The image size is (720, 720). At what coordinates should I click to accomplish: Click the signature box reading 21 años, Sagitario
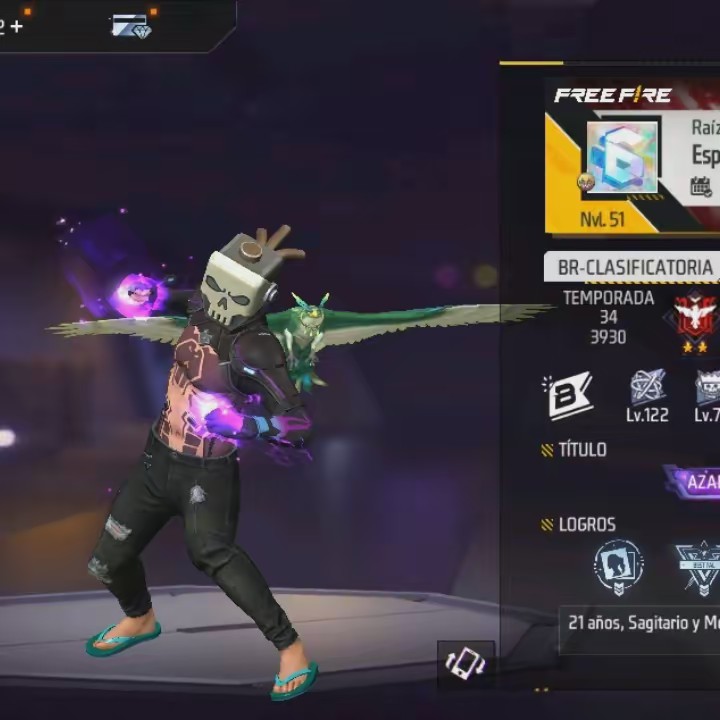point(640,622)
